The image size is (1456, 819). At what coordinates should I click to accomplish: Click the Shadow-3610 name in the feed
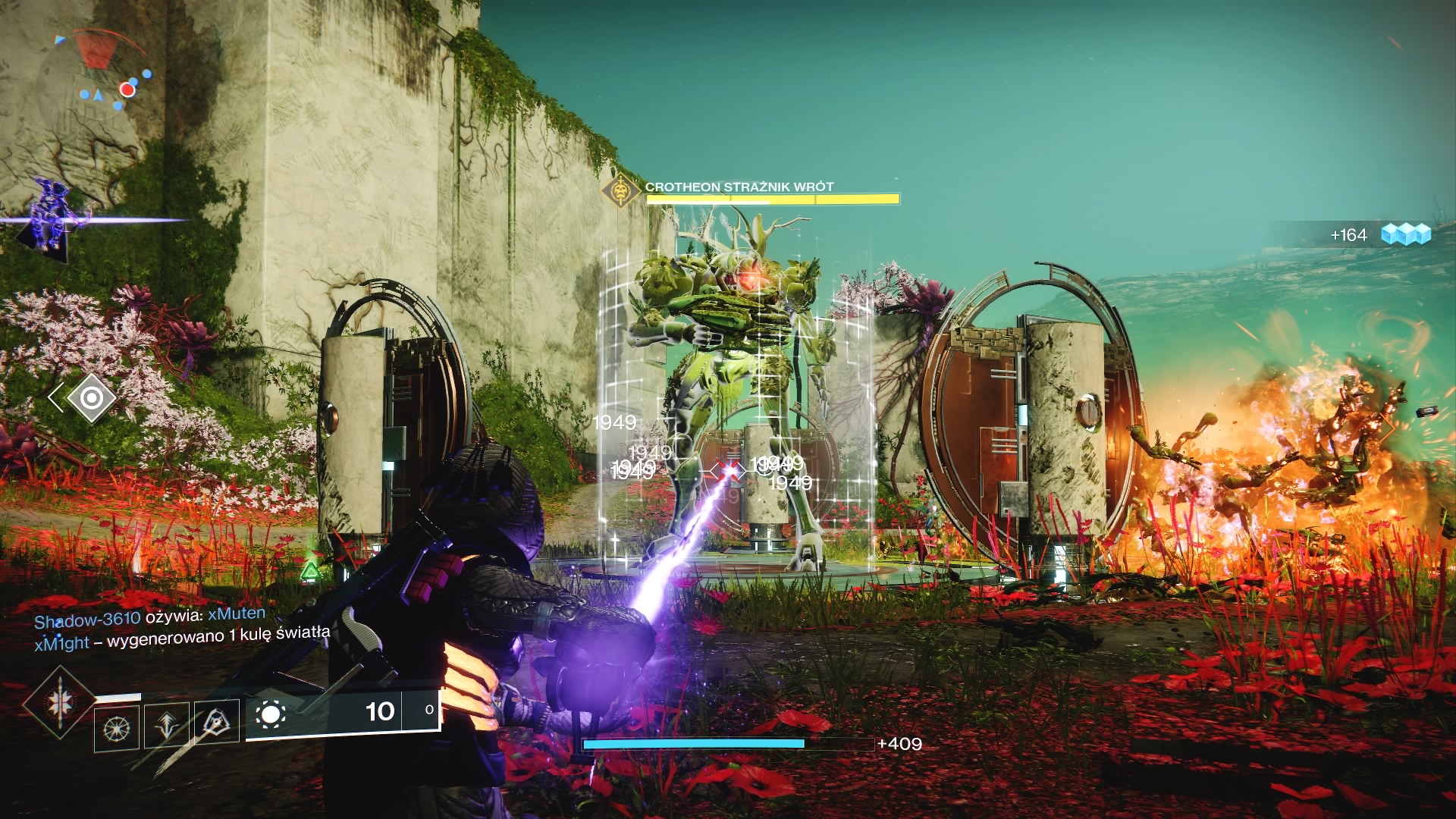(x=87, y=620)
